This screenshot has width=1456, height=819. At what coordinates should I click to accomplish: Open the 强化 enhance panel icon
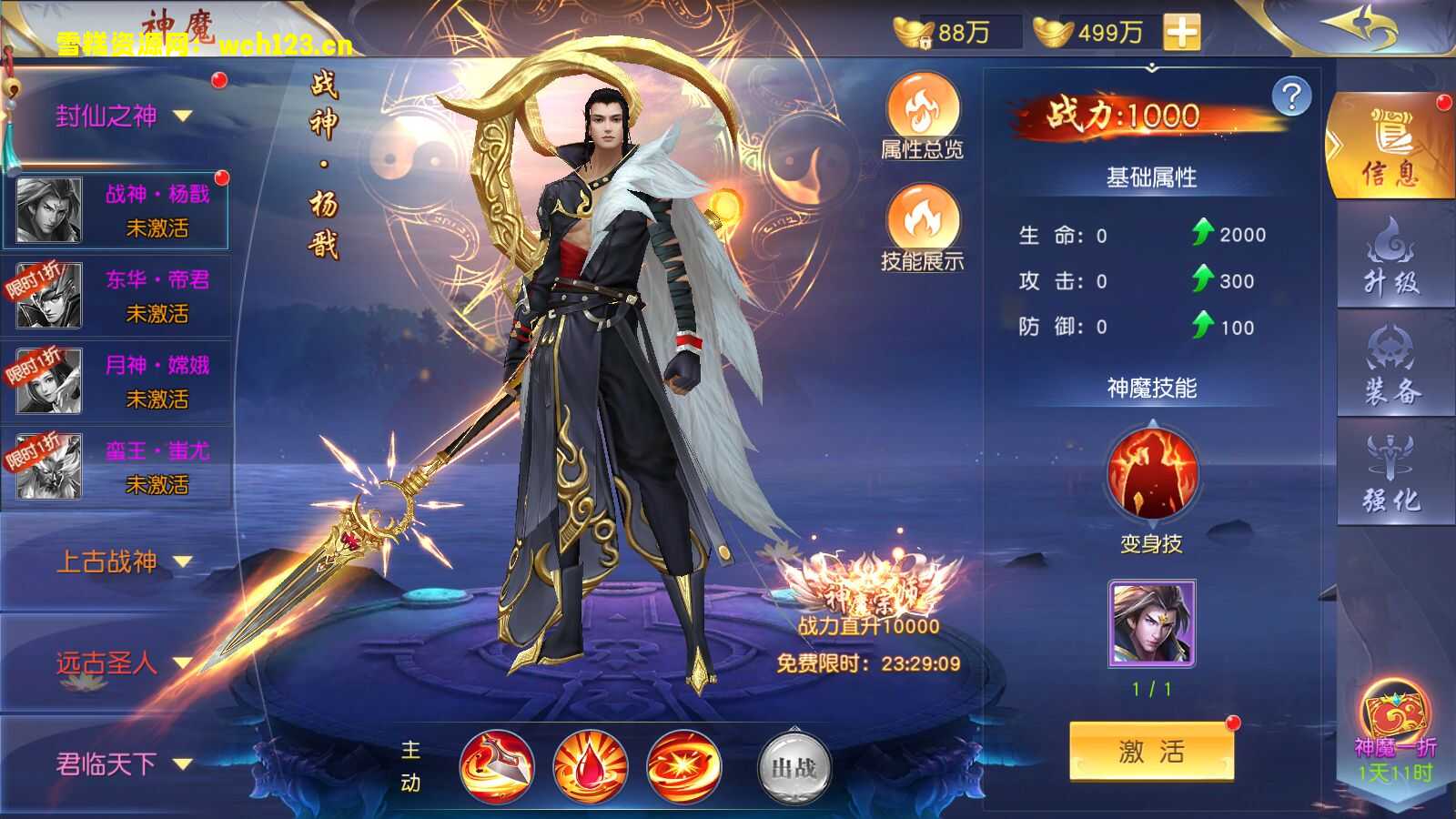(x=1394, y=474)
